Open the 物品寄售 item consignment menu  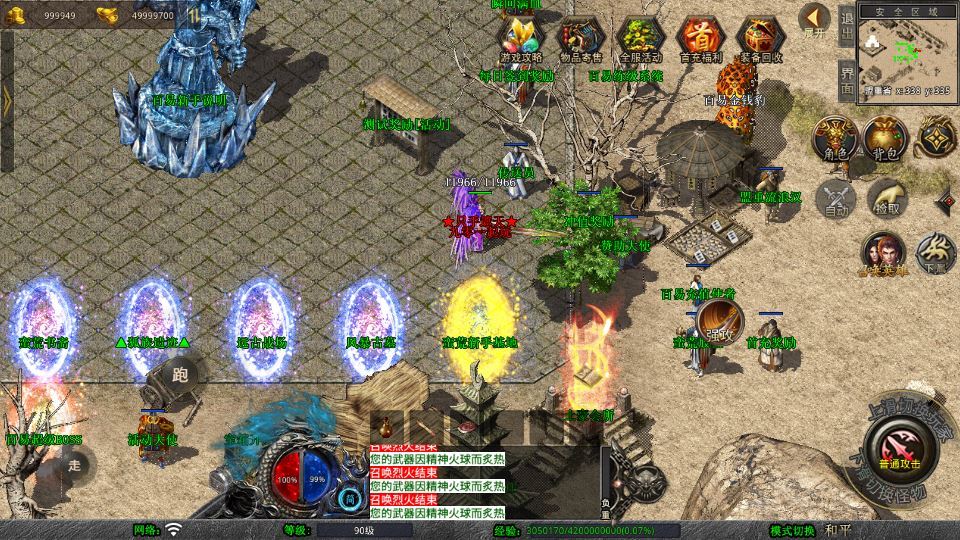(581, 40)
